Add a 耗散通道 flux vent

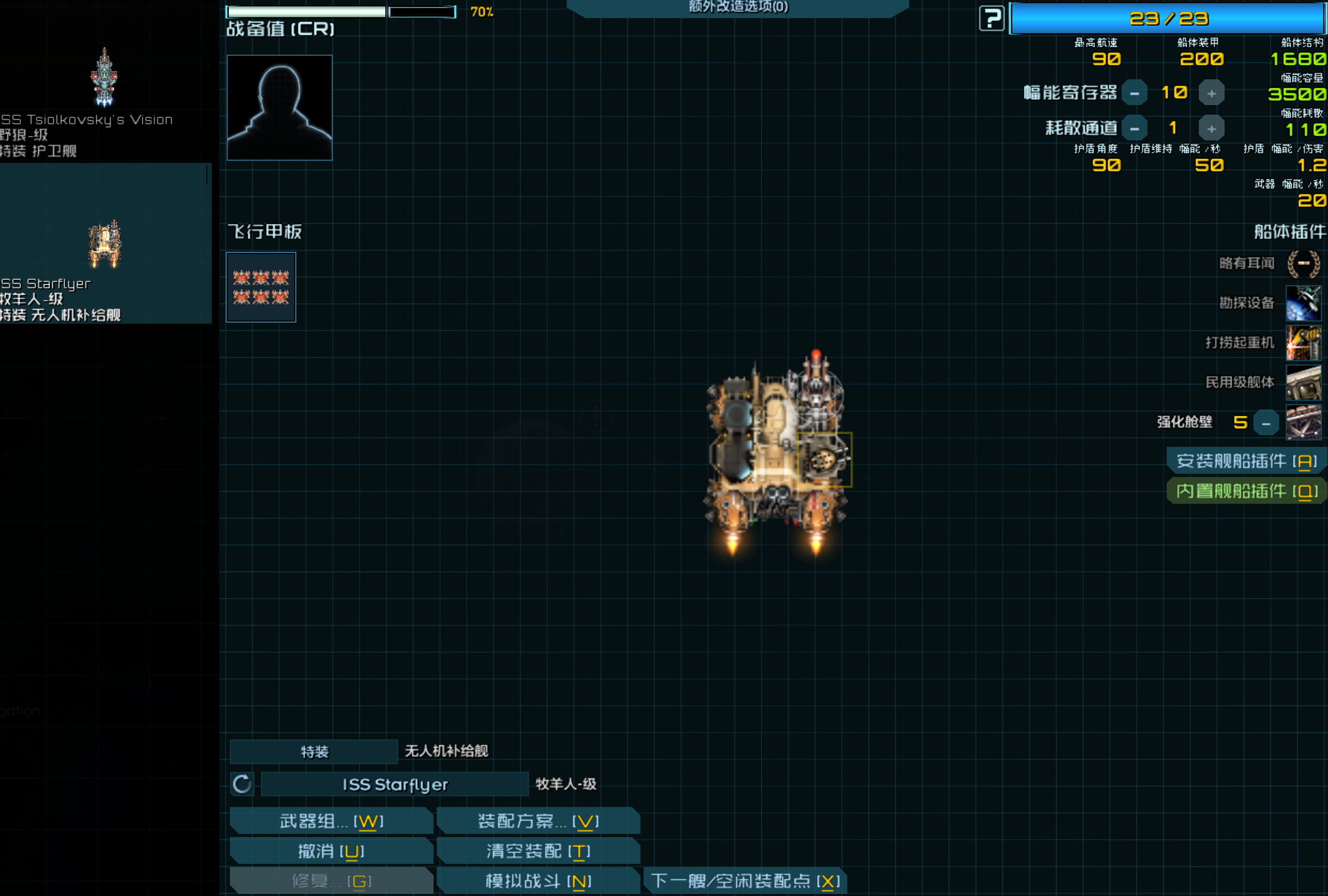coord(1211,129)
